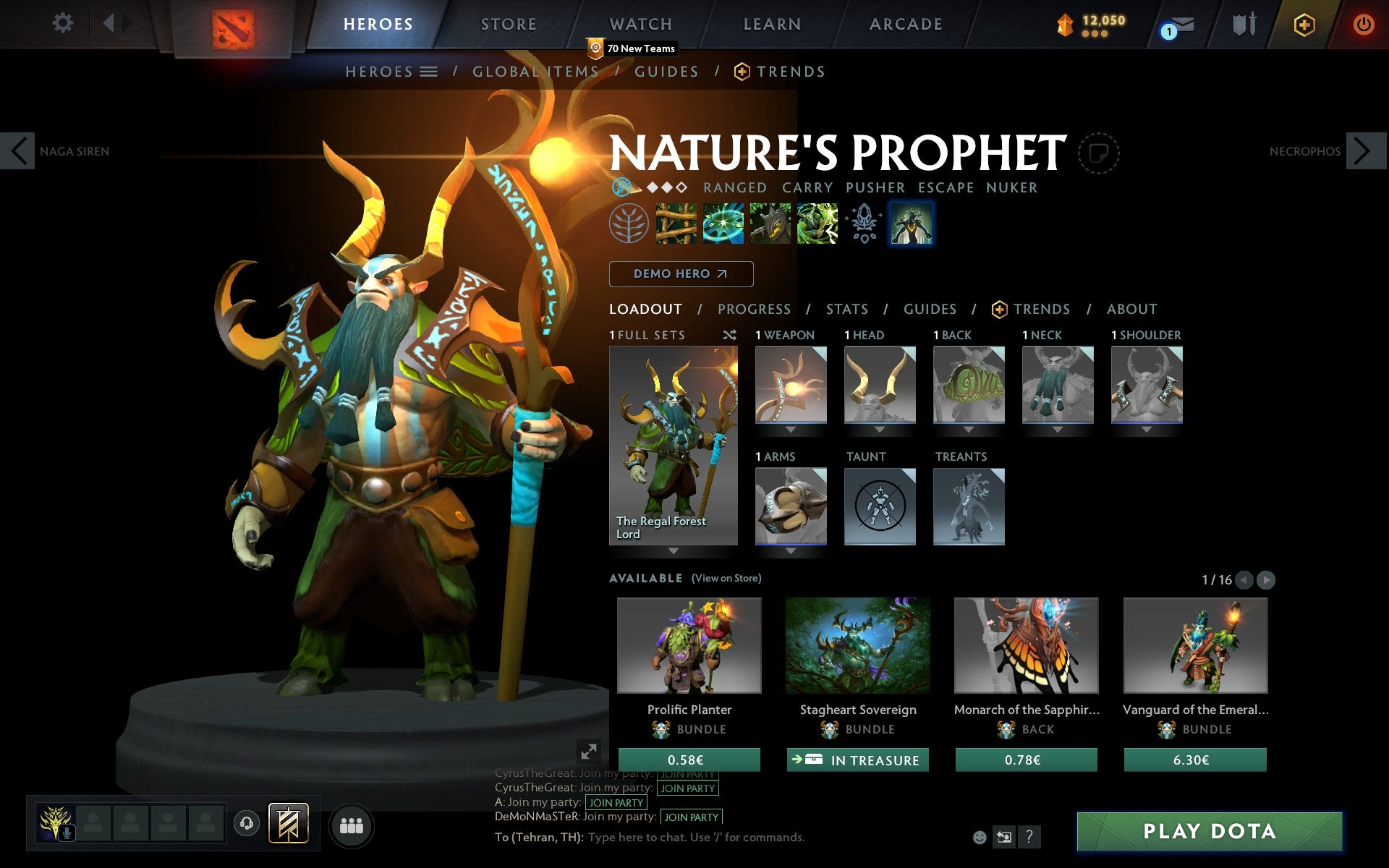Click the help question mark icon near chat
Viewport: 1389px width, 868px height.
point(1028,837)
